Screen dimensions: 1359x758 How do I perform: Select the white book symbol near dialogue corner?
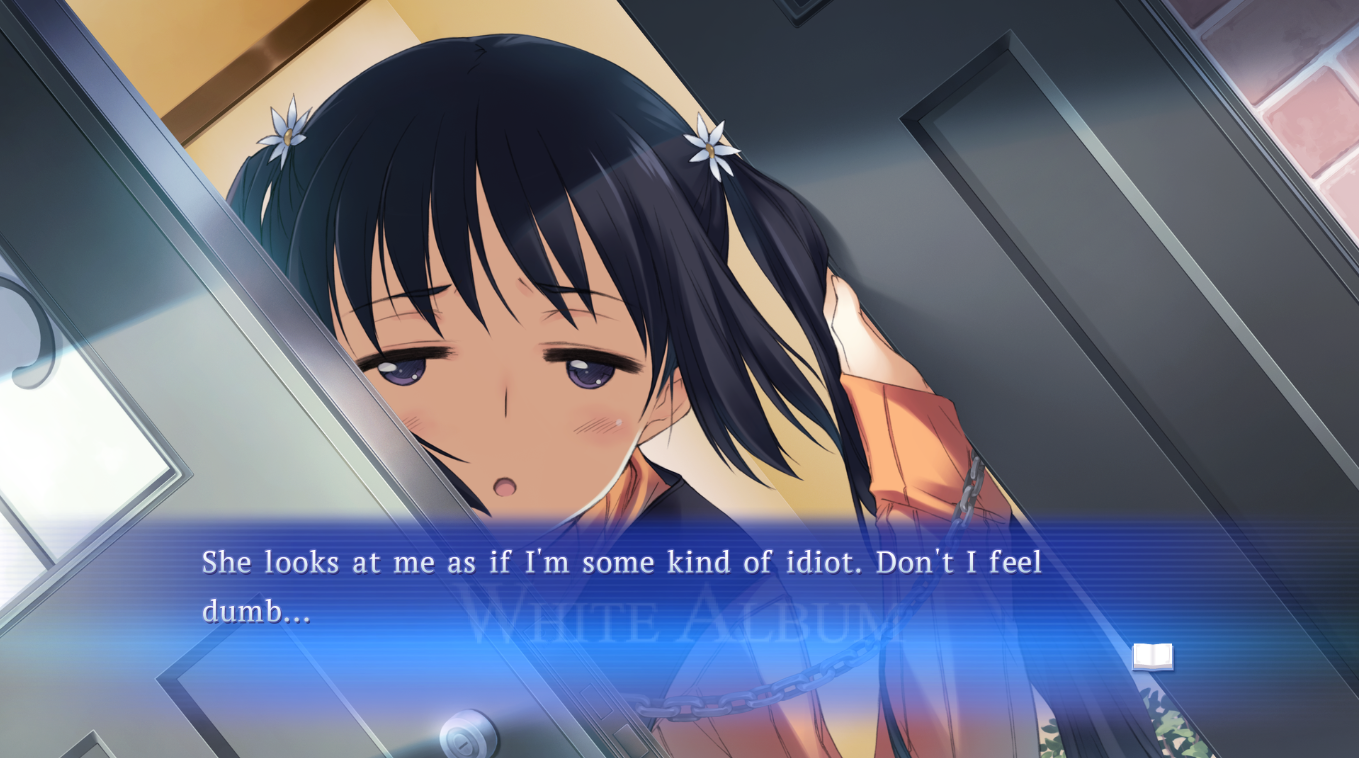pos(1151,655)
